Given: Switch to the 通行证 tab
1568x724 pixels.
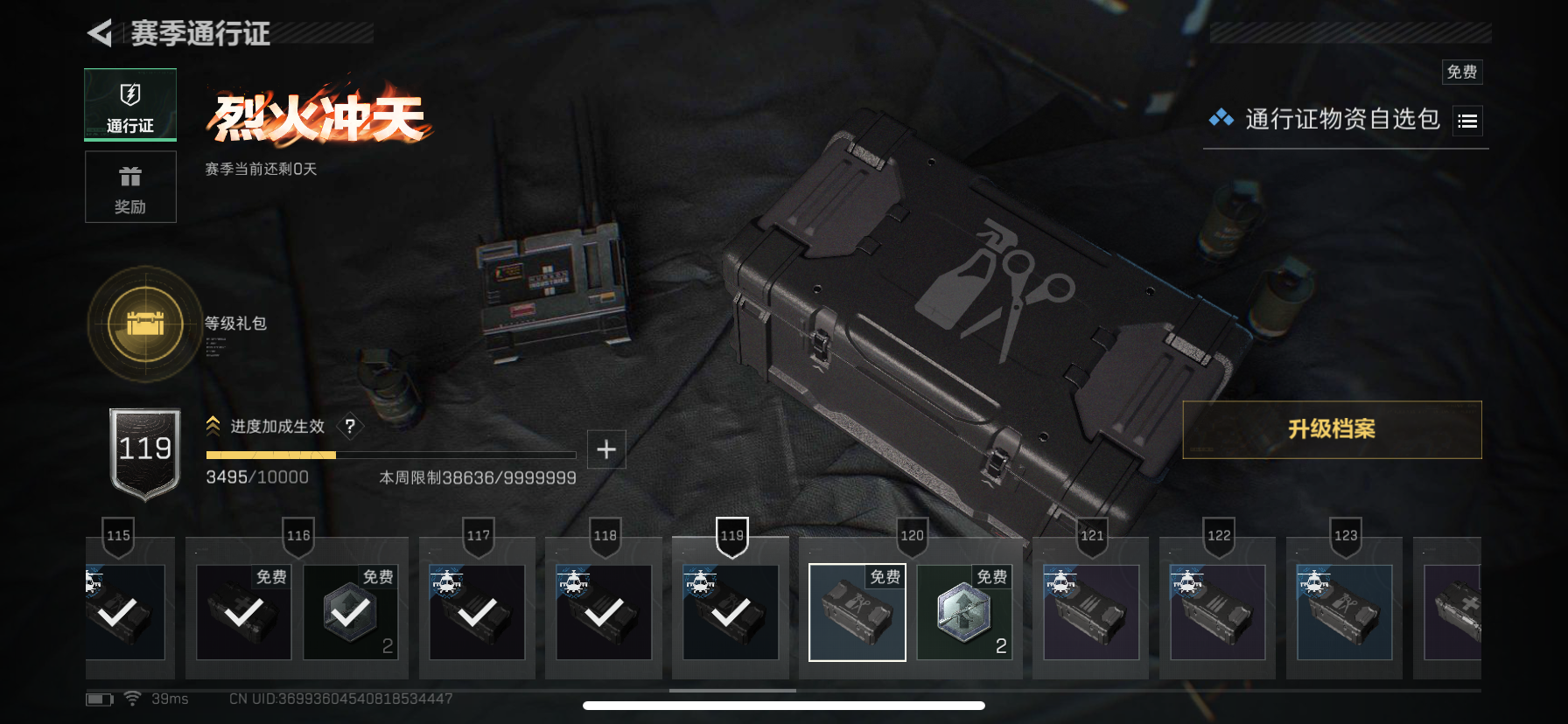Looking at the screenshot, I should point(130,105).
